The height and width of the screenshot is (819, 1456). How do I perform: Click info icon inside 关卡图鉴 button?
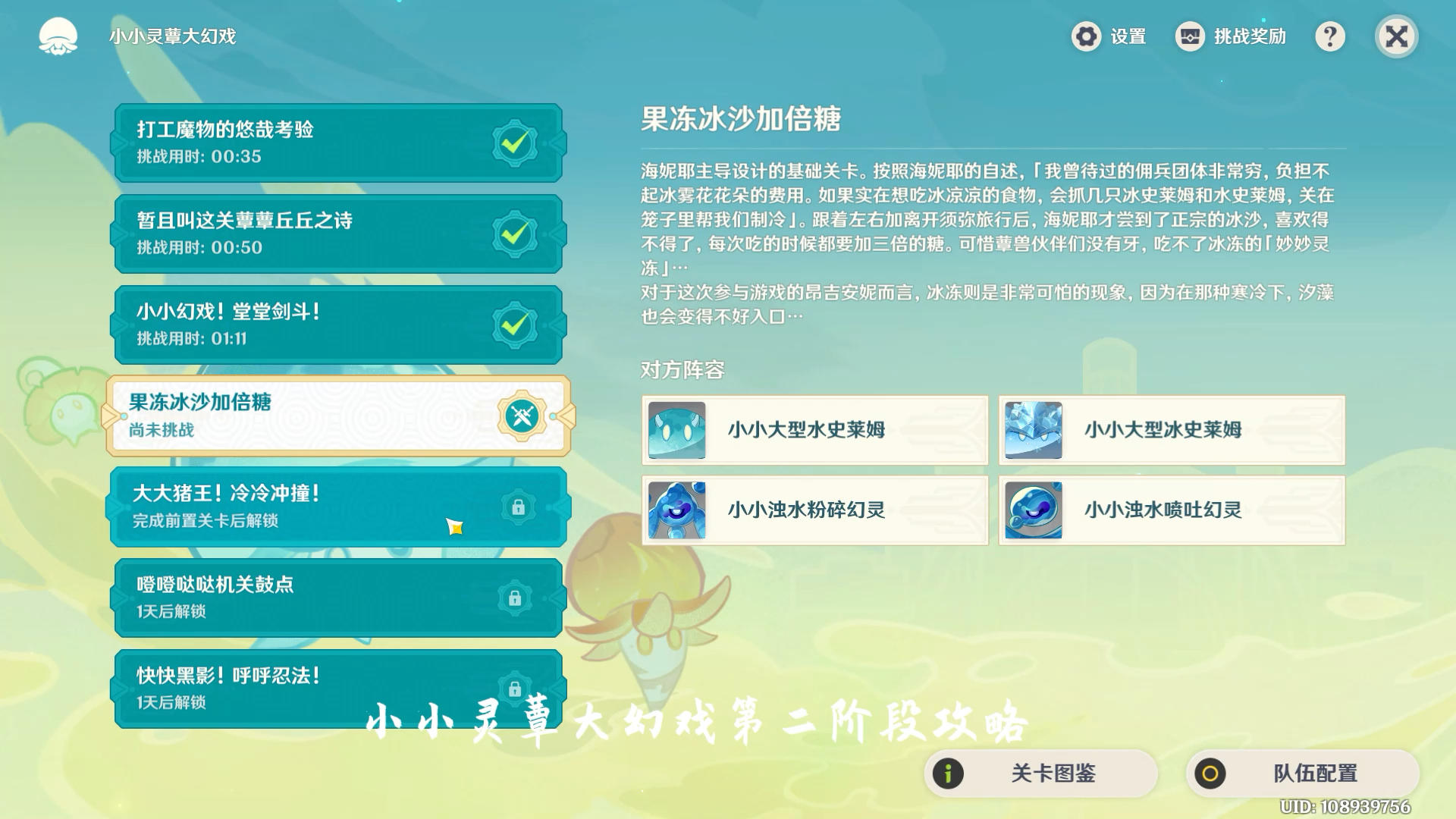948,773
